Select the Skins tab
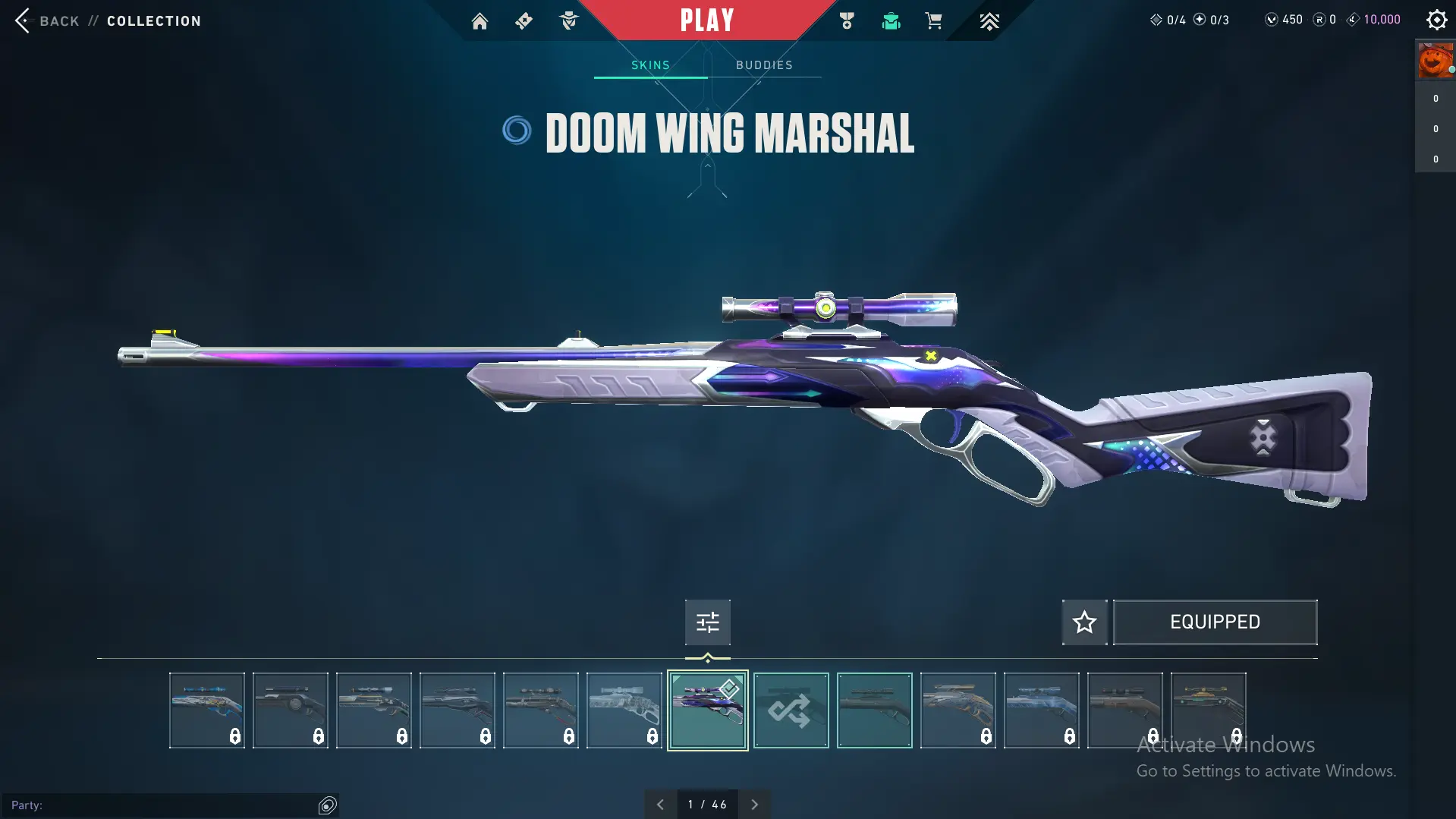 (x=650, y=65)
